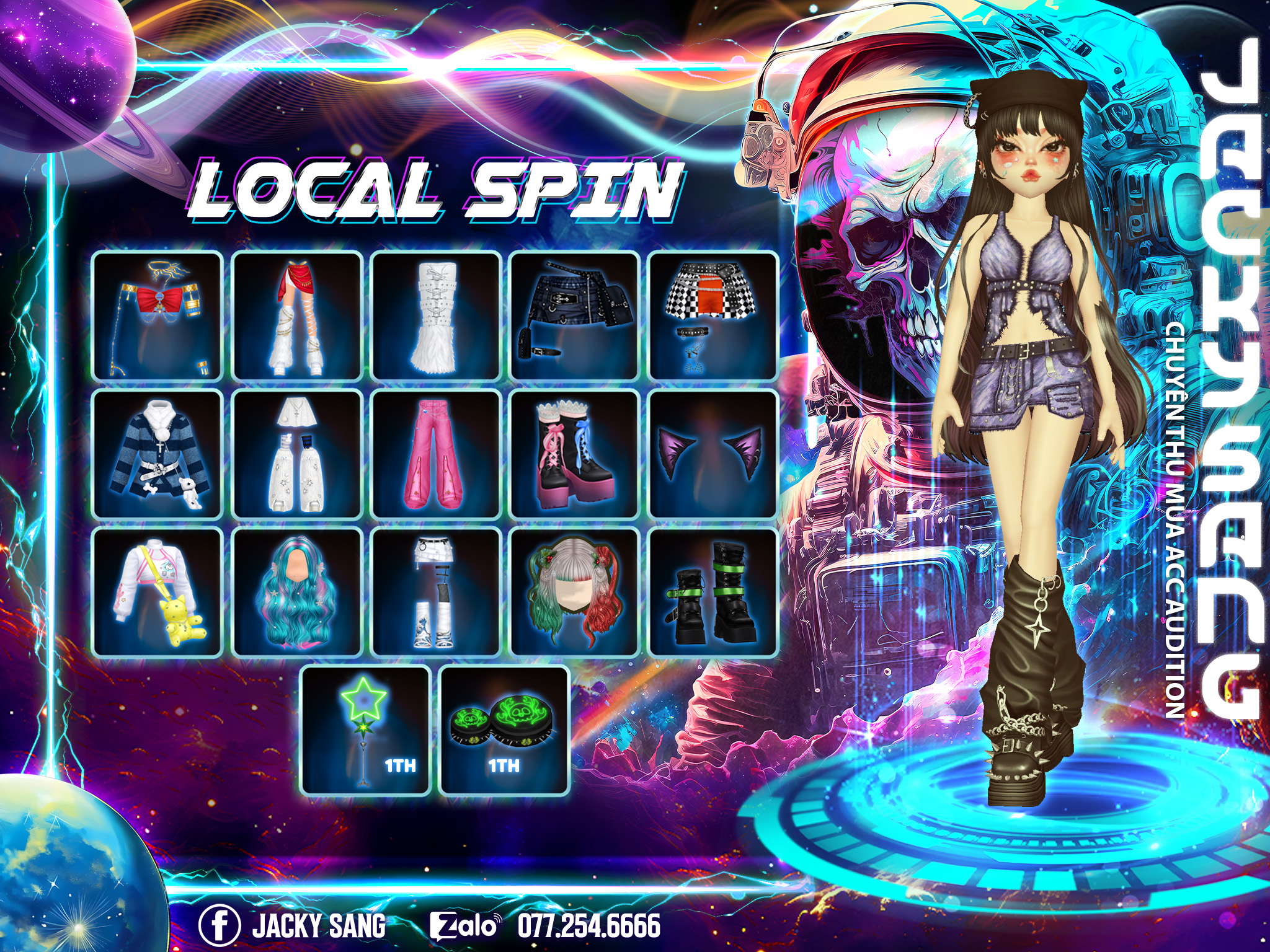Choose the pink baggy pants tile
This screenshot has width=1270, height=952.
435,454
